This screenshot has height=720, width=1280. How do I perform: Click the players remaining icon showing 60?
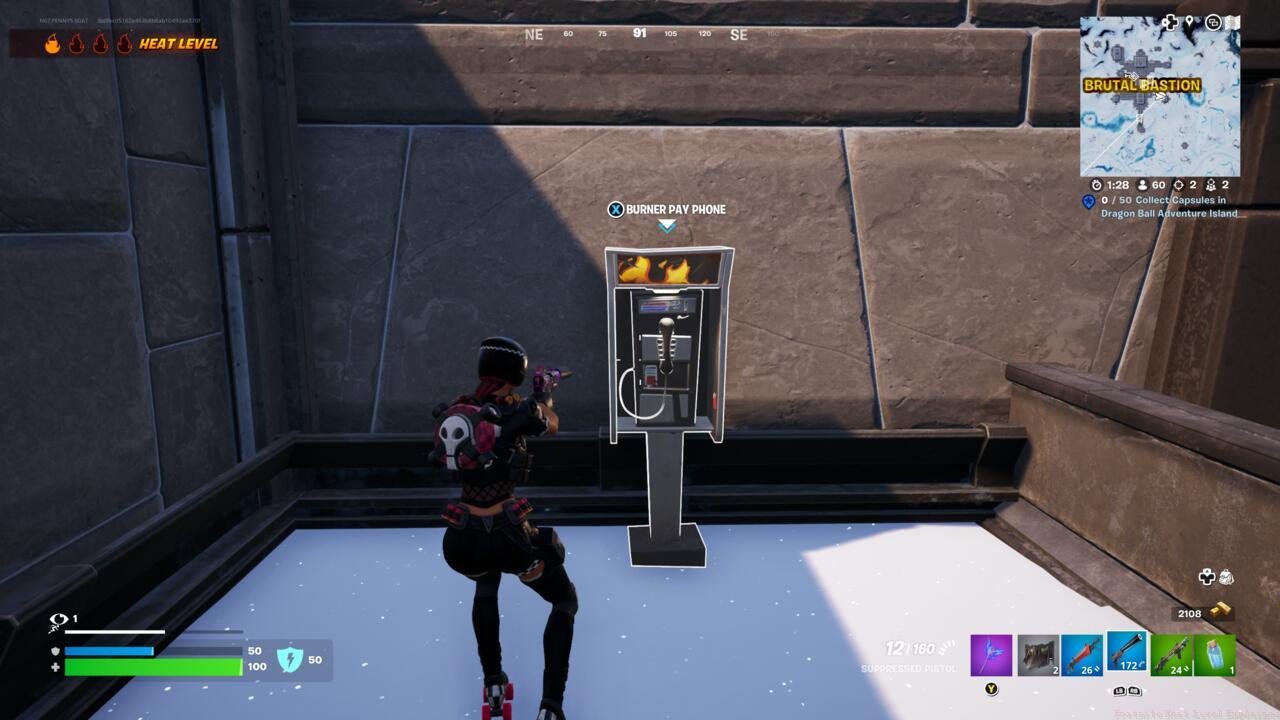point(1143,186)
